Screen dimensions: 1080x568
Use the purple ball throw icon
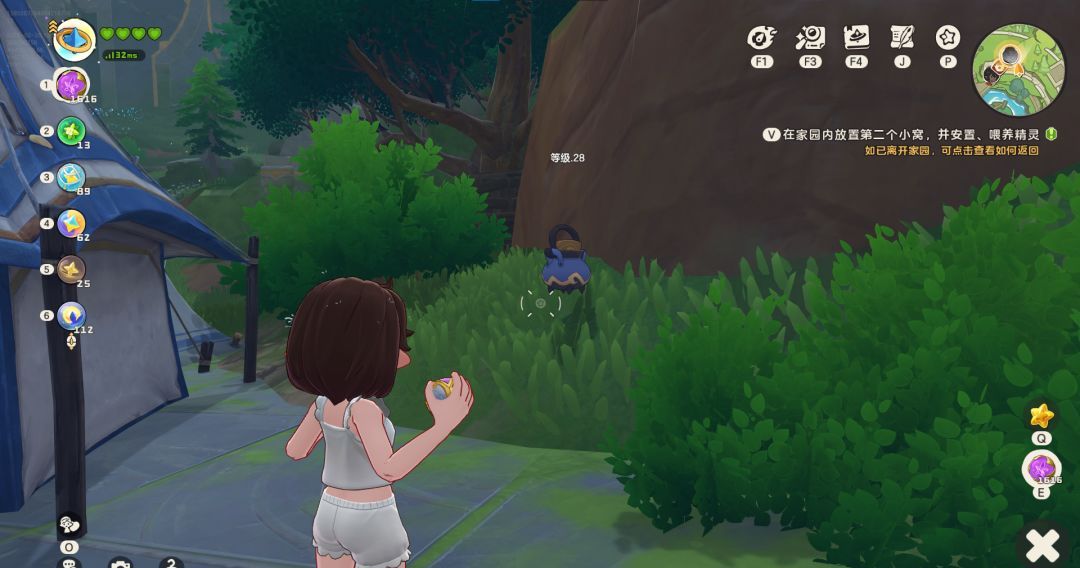tap(1041, 468)
